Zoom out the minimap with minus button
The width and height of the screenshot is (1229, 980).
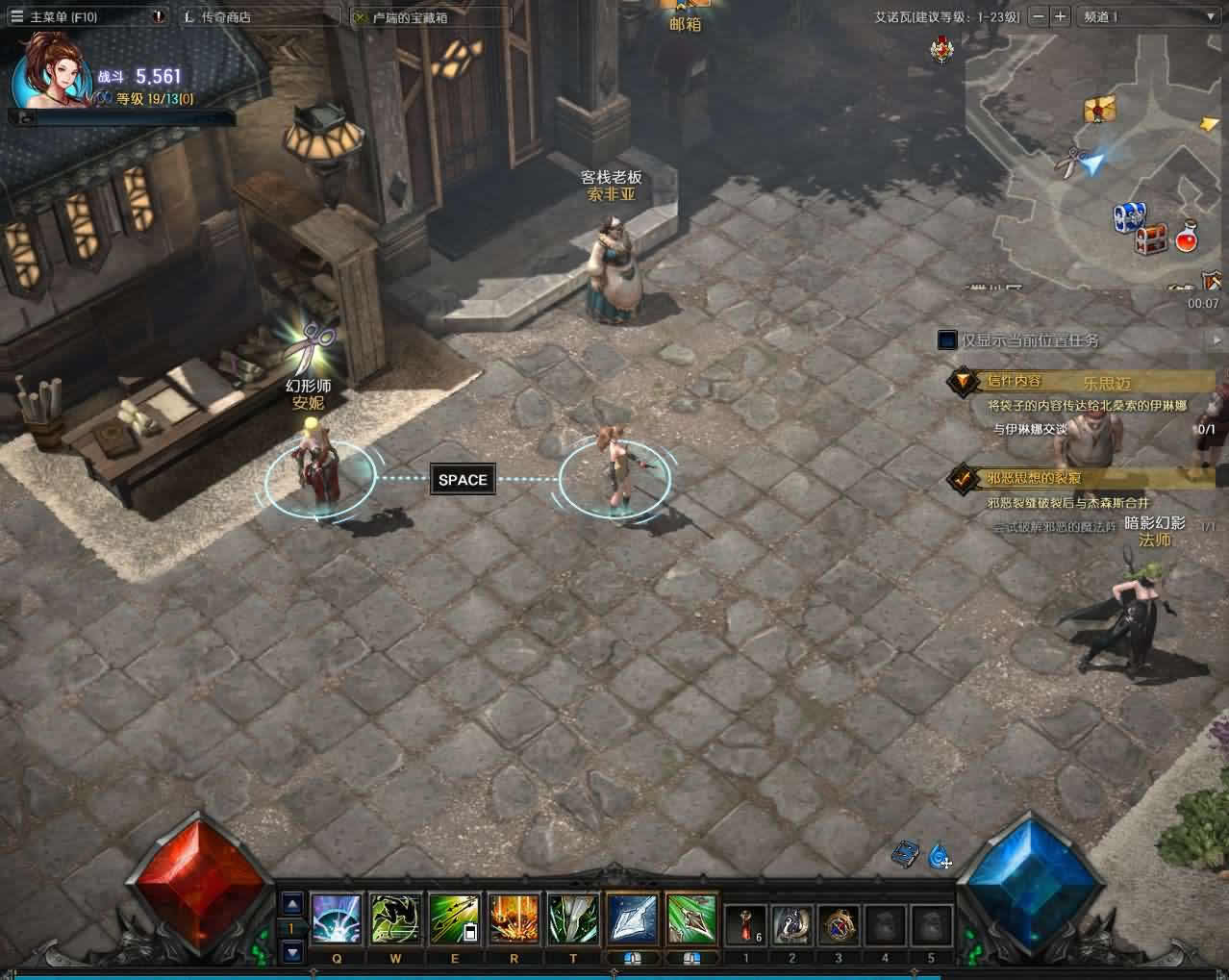click(1038, 16)
